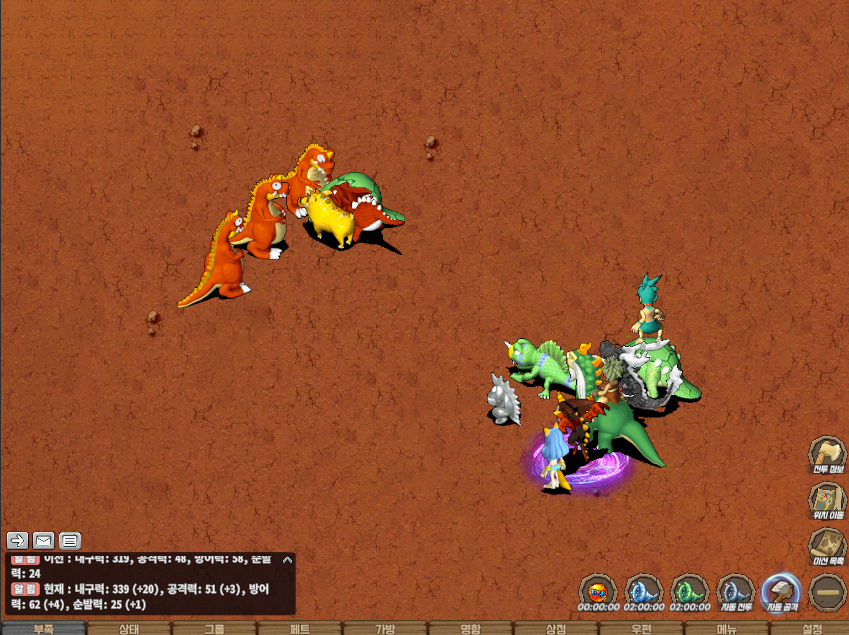Screen dimensions: 849x635
Task: Open the 명함 (name card) tab
Action: 470,628
